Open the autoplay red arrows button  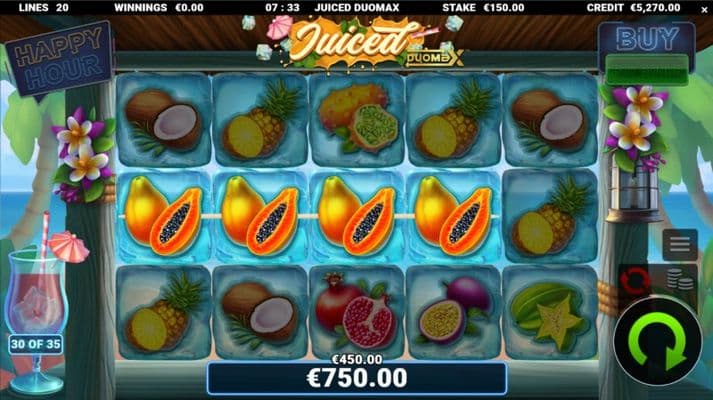[x=634, y=281]
